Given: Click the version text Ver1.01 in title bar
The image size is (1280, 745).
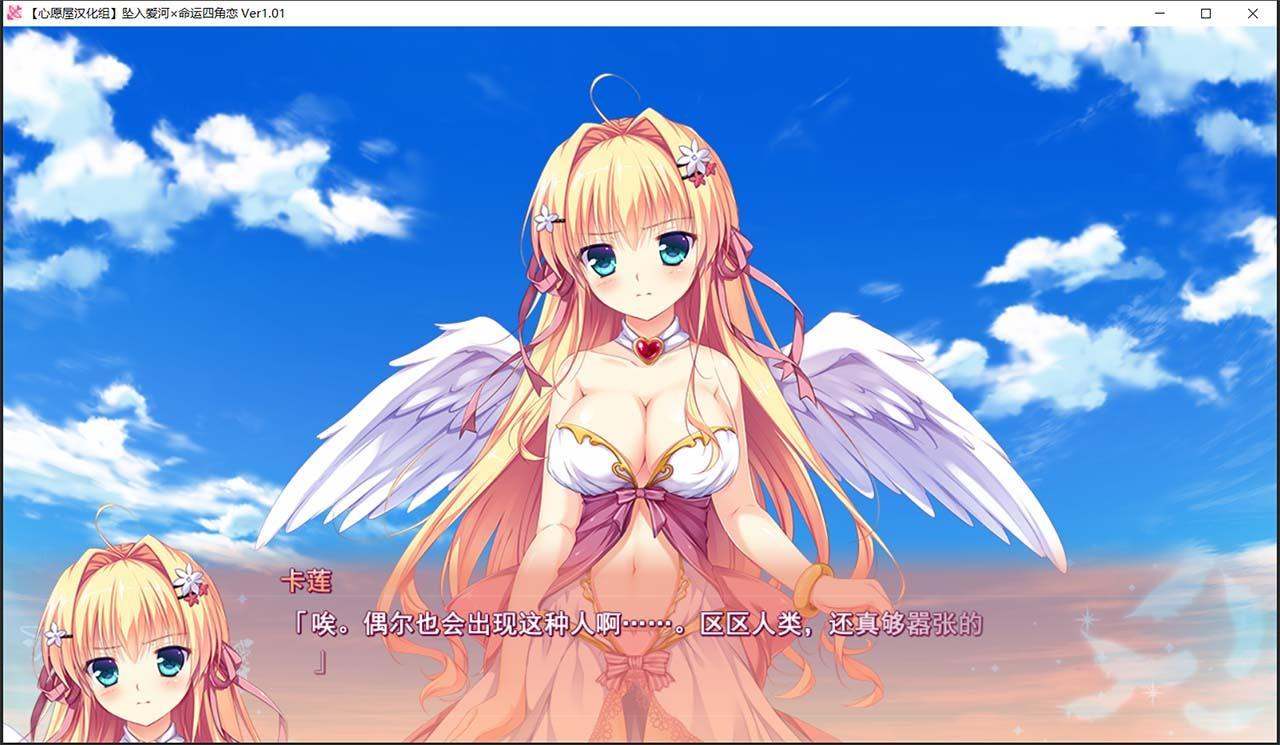Looking at the screenshot, I should pyautogui.click(x=260, y=13).
